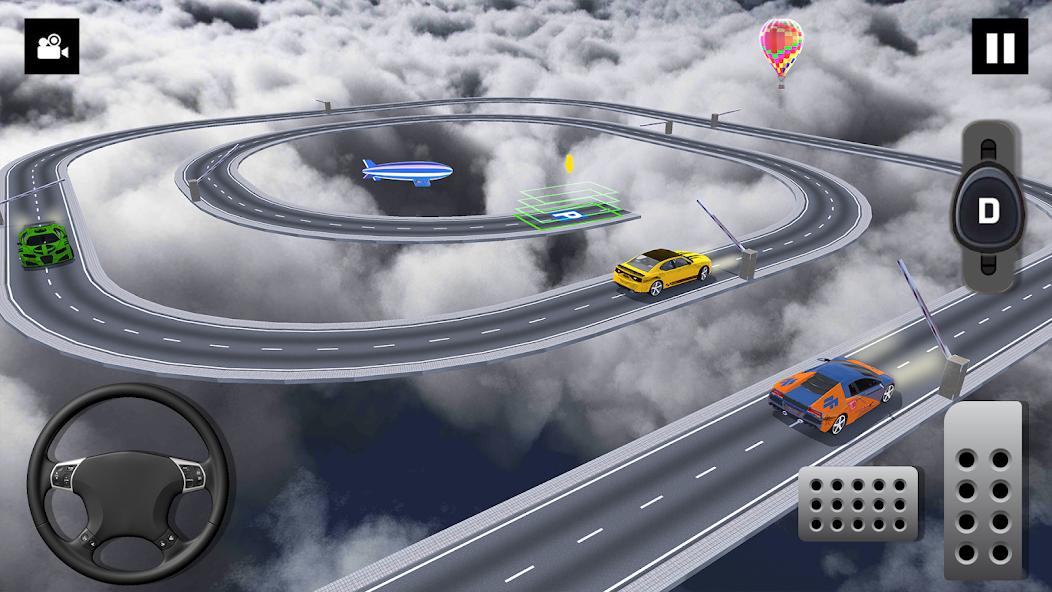
Task: Pause the game
Action: [x=999, y=46]
